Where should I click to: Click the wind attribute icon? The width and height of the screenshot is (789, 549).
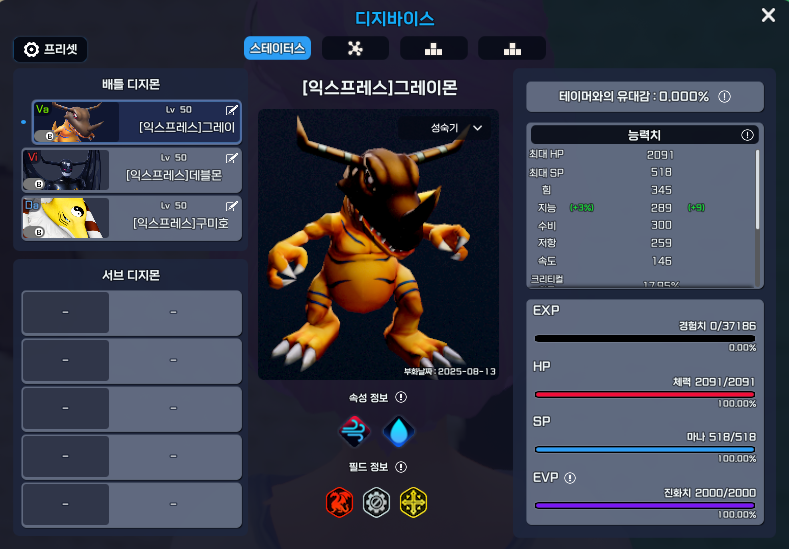click(x=356, y=431)
